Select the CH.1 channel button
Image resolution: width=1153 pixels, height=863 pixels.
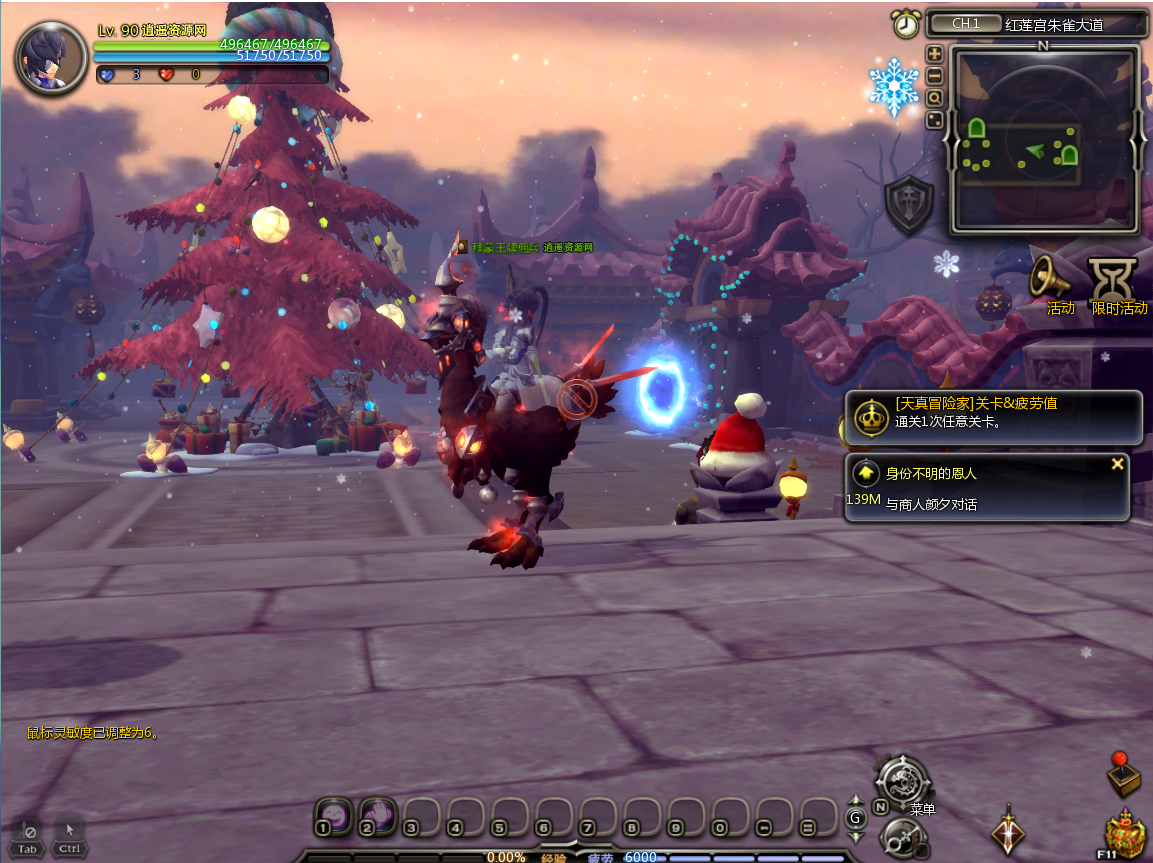(964, 24)
